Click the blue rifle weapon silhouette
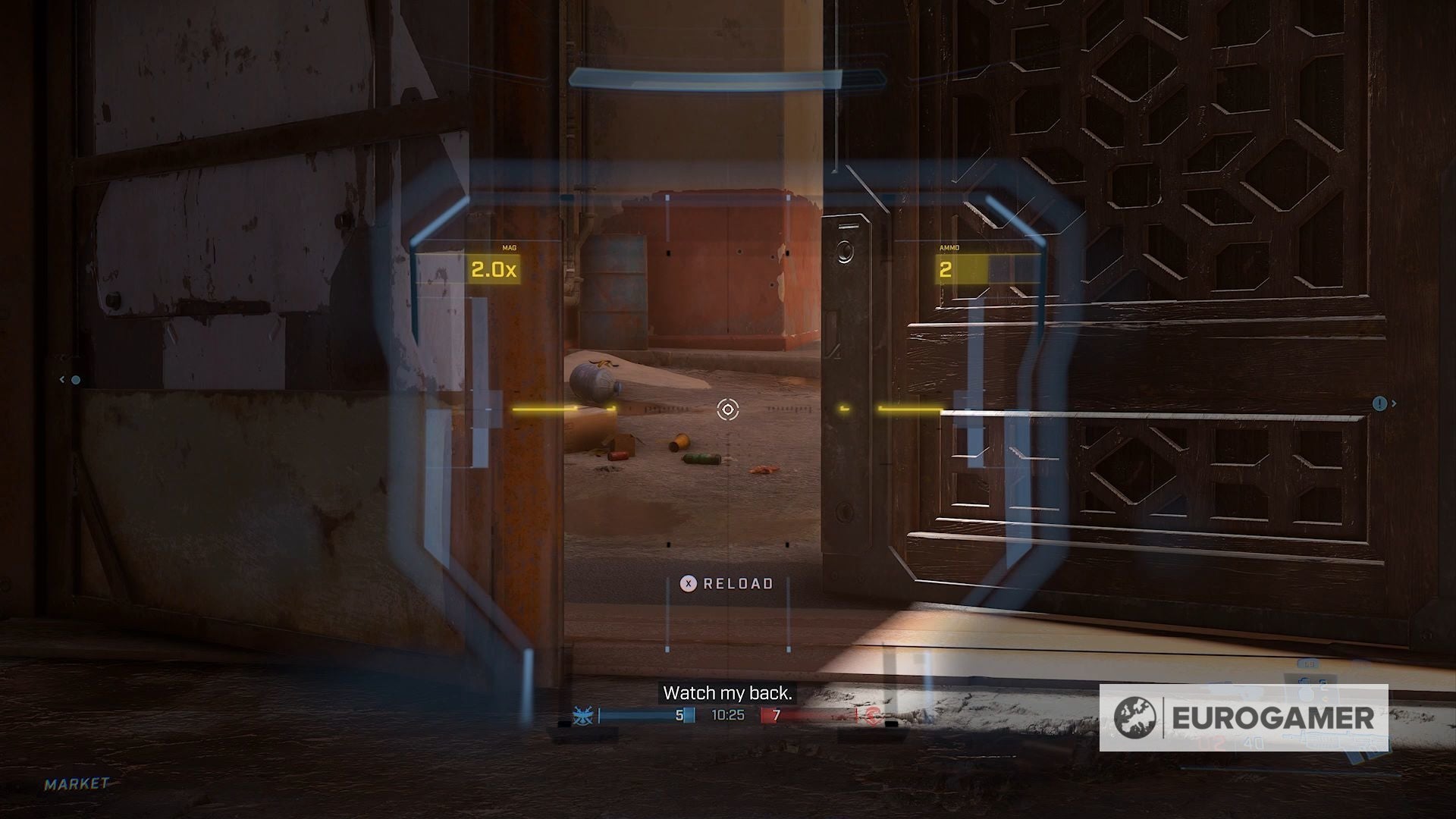The image size is (1456, 819). point(1335,739)
